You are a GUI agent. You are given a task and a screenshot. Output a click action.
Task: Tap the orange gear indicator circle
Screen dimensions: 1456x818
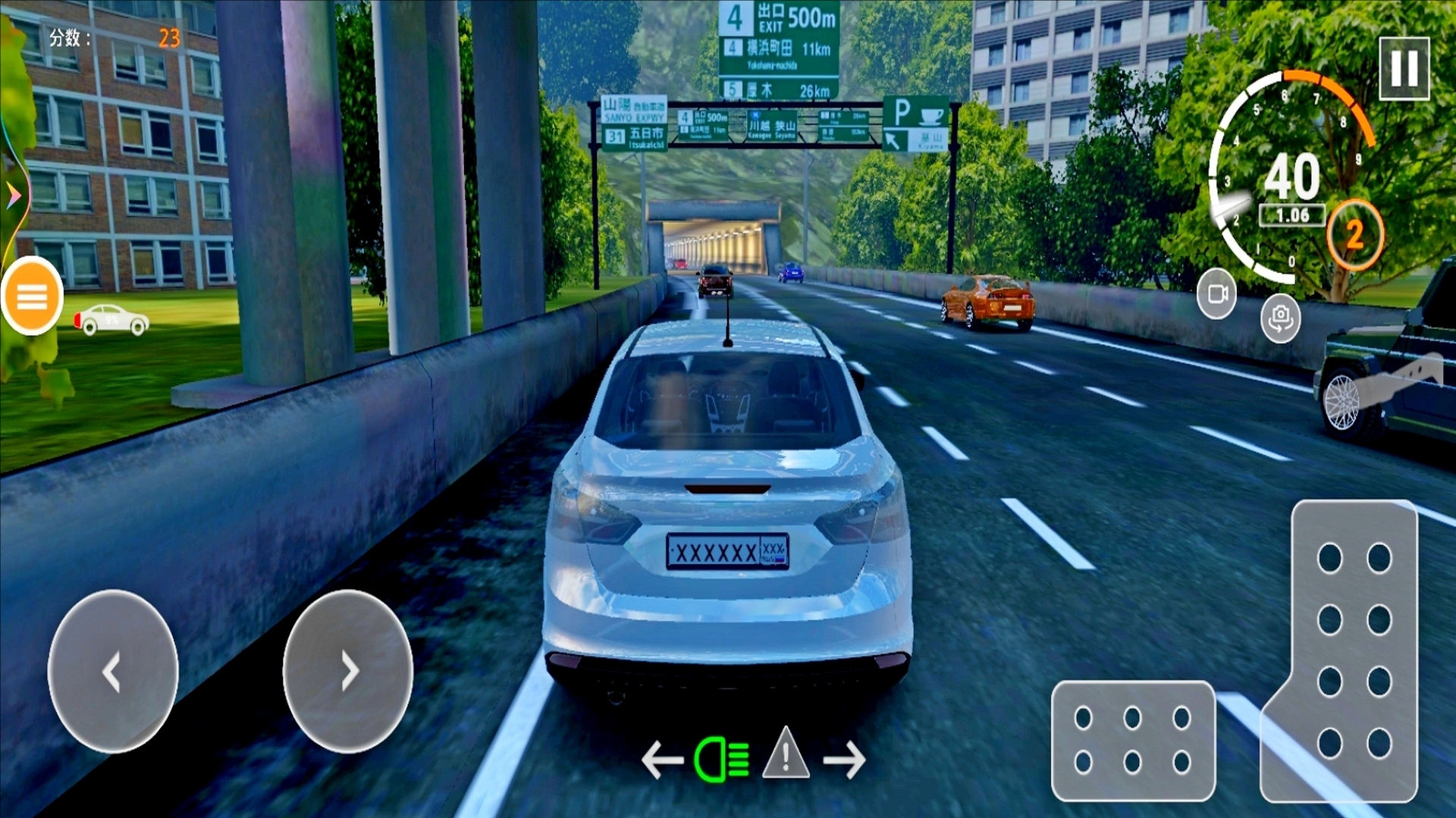(1355, 234)
